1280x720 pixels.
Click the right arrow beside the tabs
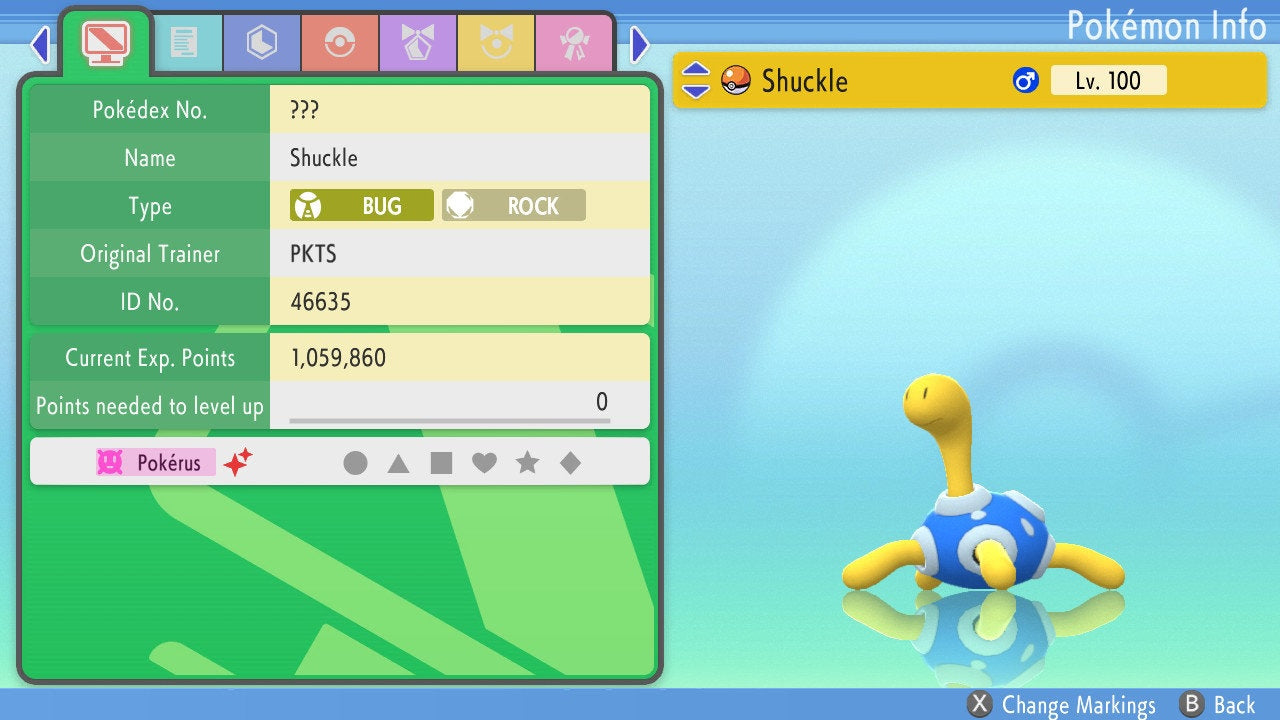640,44
